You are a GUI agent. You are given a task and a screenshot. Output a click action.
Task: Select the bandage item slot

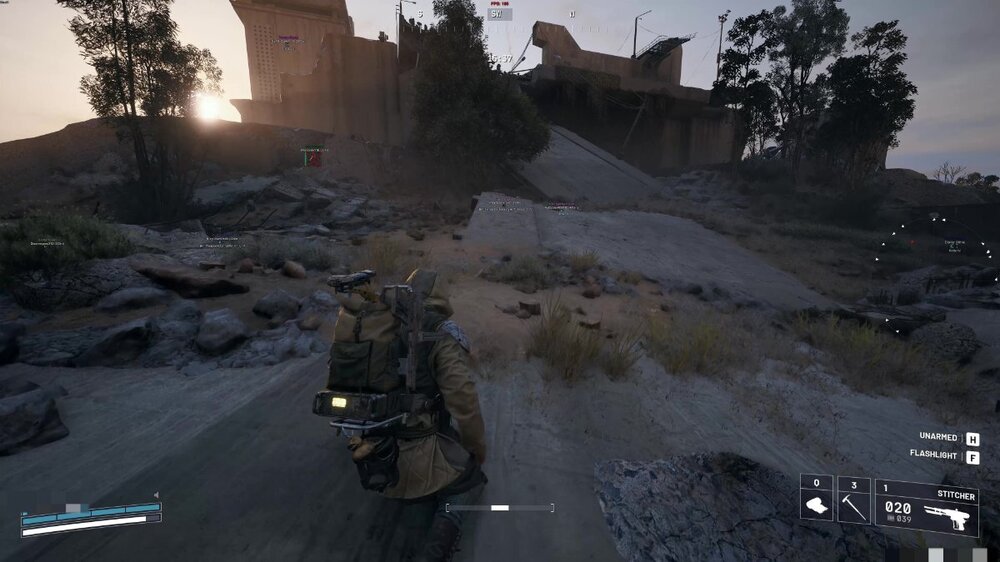[816, 499]
